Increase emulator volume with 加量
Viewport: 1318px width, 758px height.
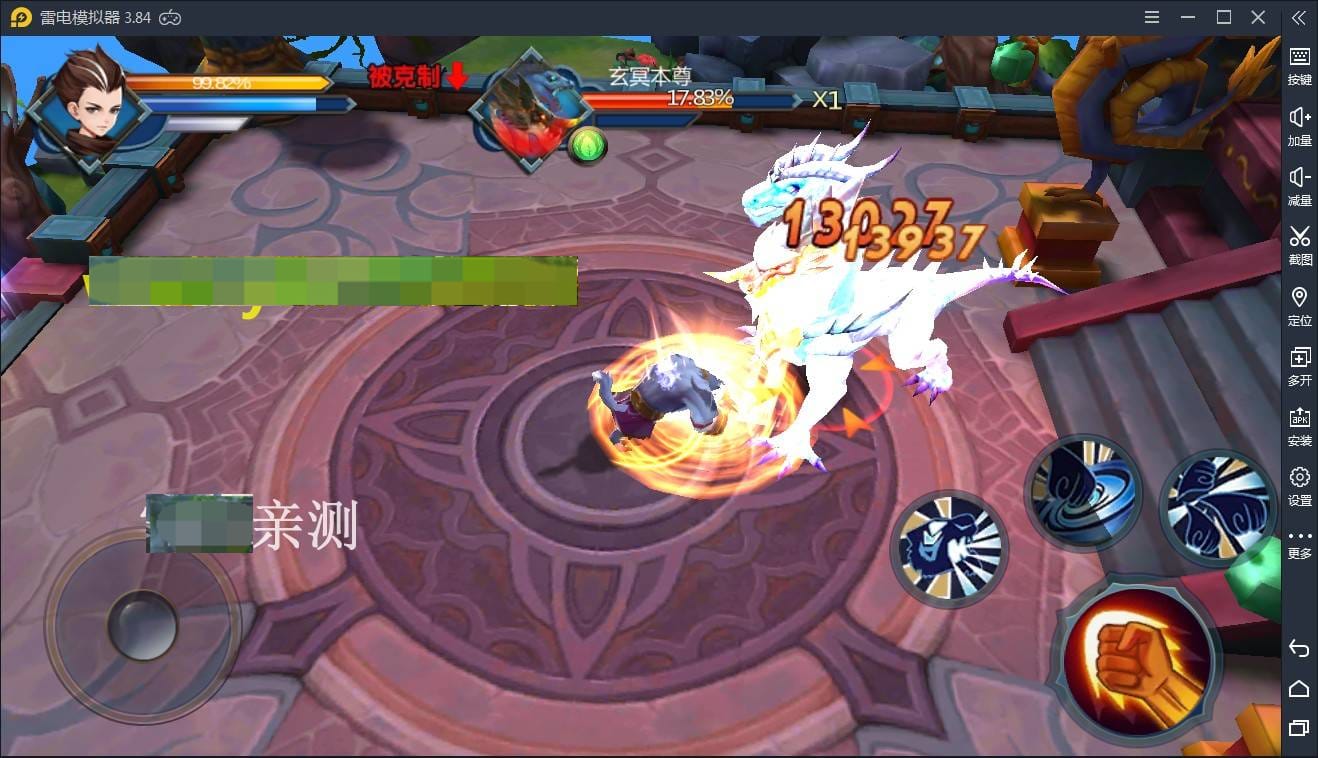point(1299,125)
